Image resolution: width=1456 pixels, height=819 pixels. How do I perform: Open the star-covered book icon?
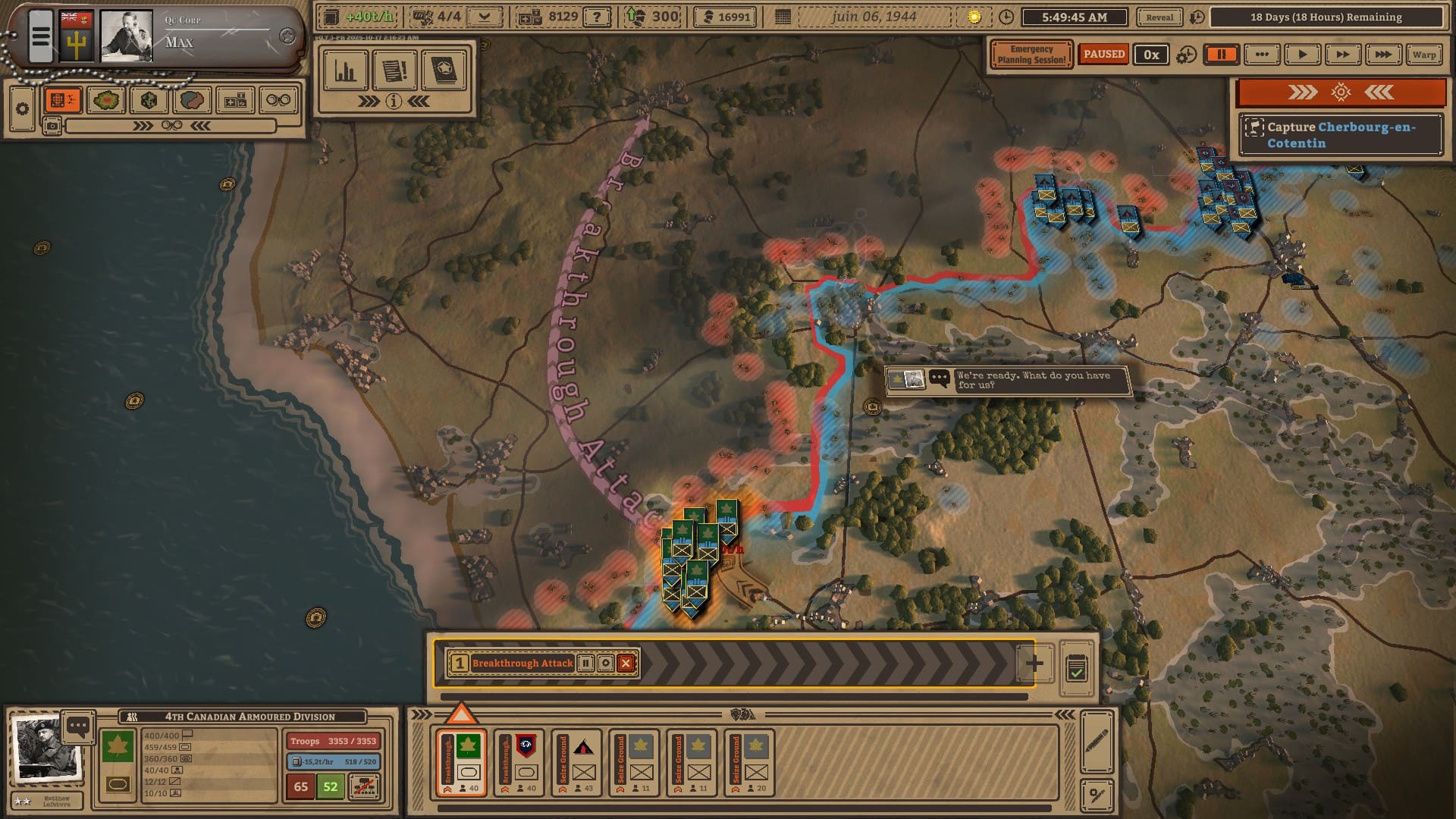tap(444, 71)
